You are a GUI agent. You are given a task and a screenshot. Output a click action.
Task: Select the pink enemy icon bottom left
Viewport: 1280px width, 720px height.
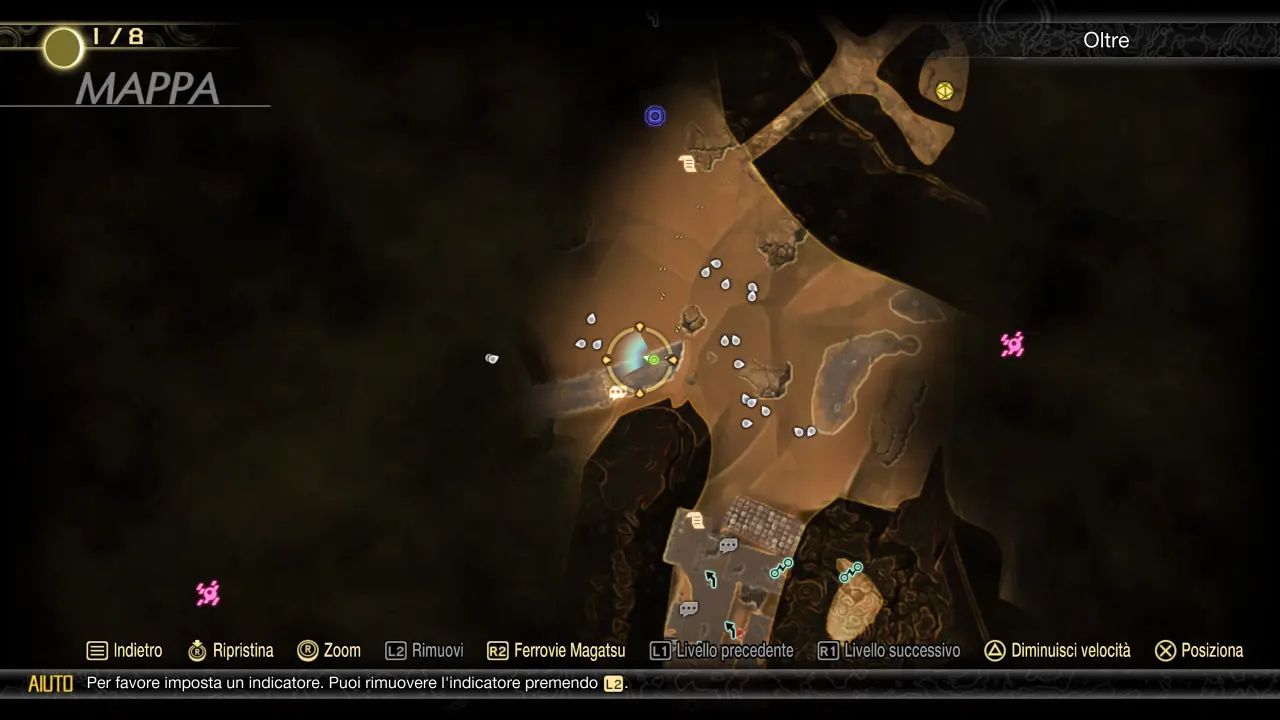point(208,594)
